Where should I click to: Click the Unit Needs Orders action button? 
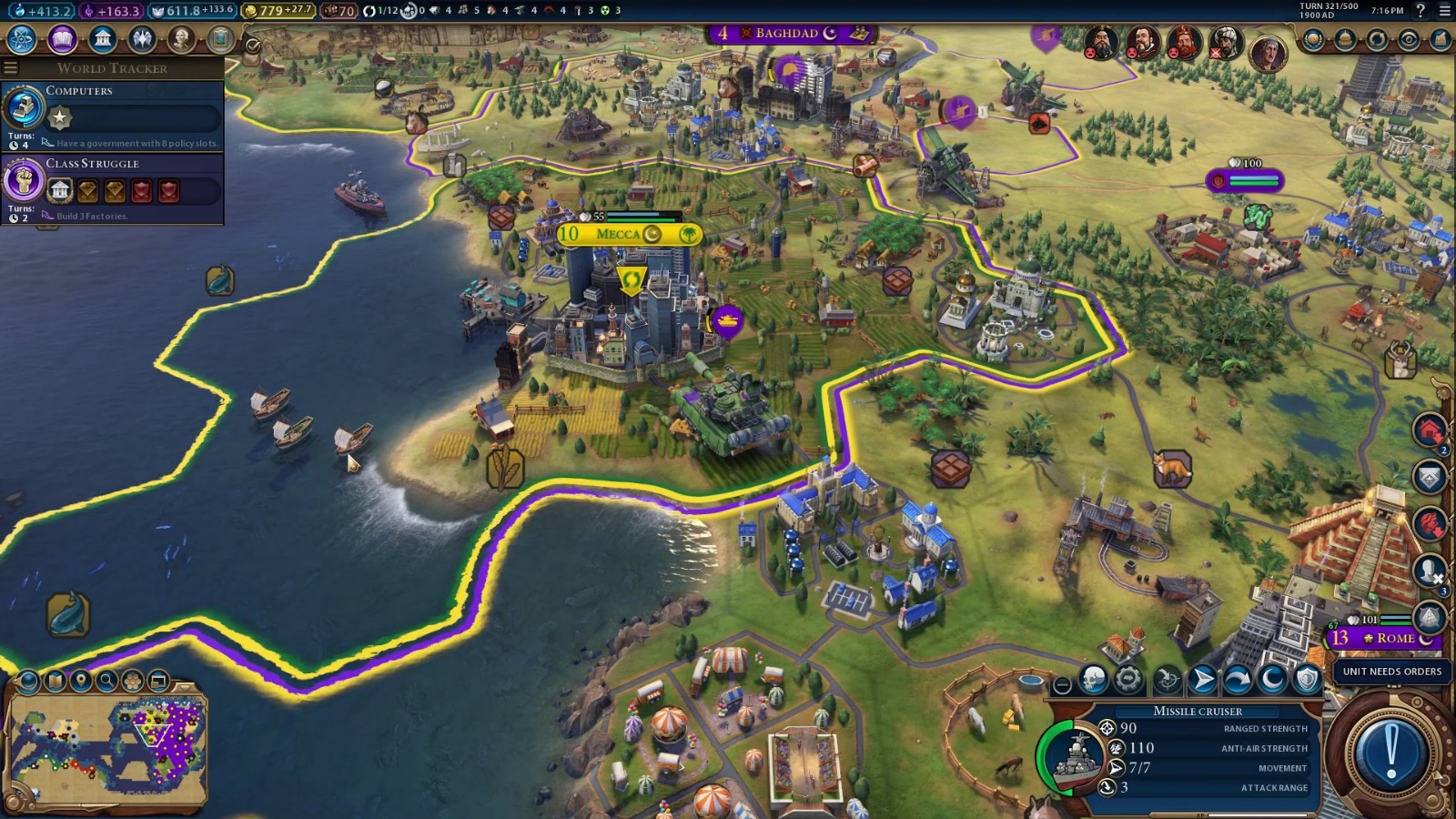point(1390,752)
